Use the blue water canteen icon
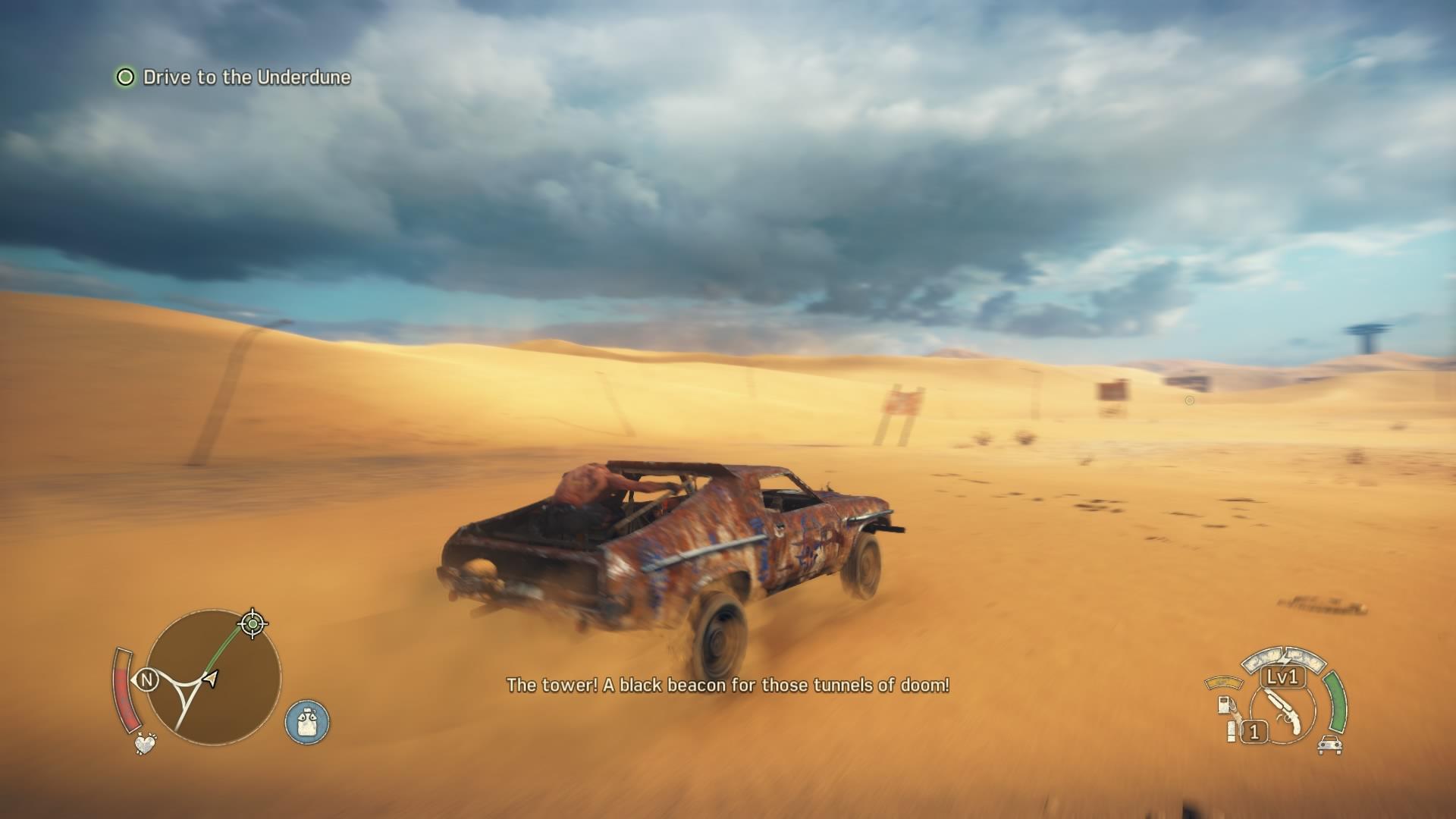1456x819 pixels. (x=307, y=721)
